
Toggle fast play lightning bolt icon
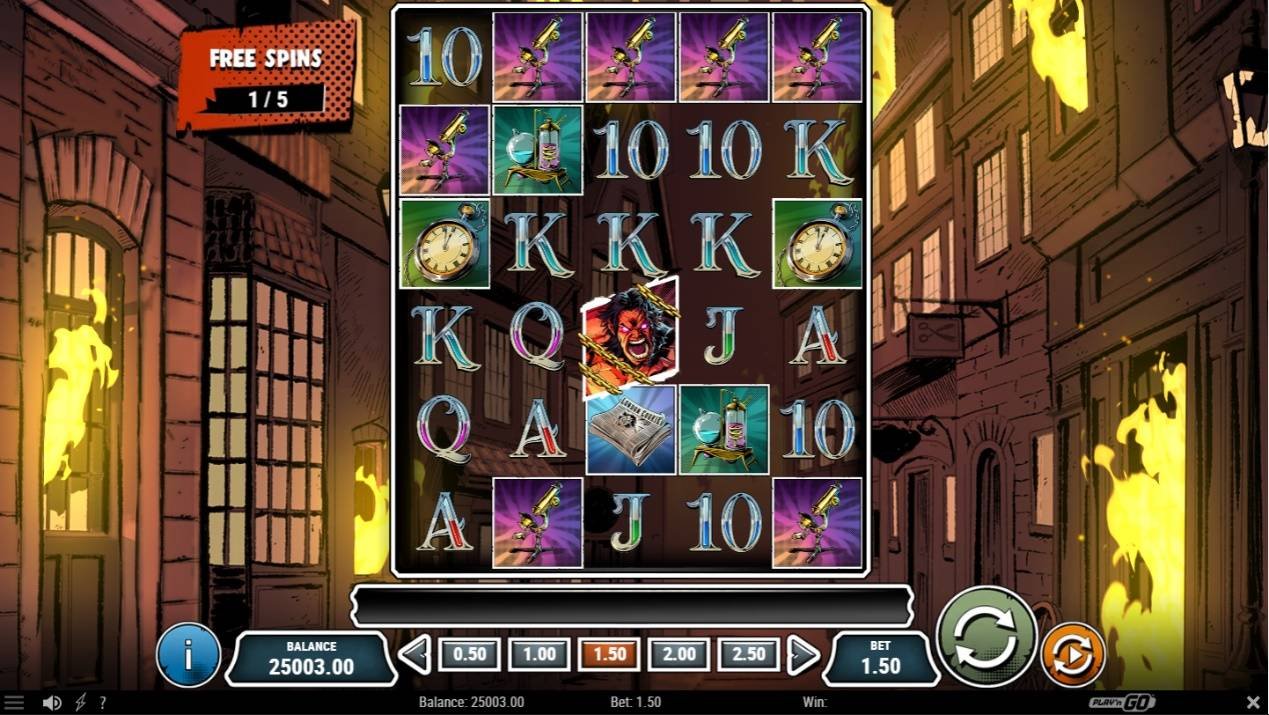click(78, 703)
